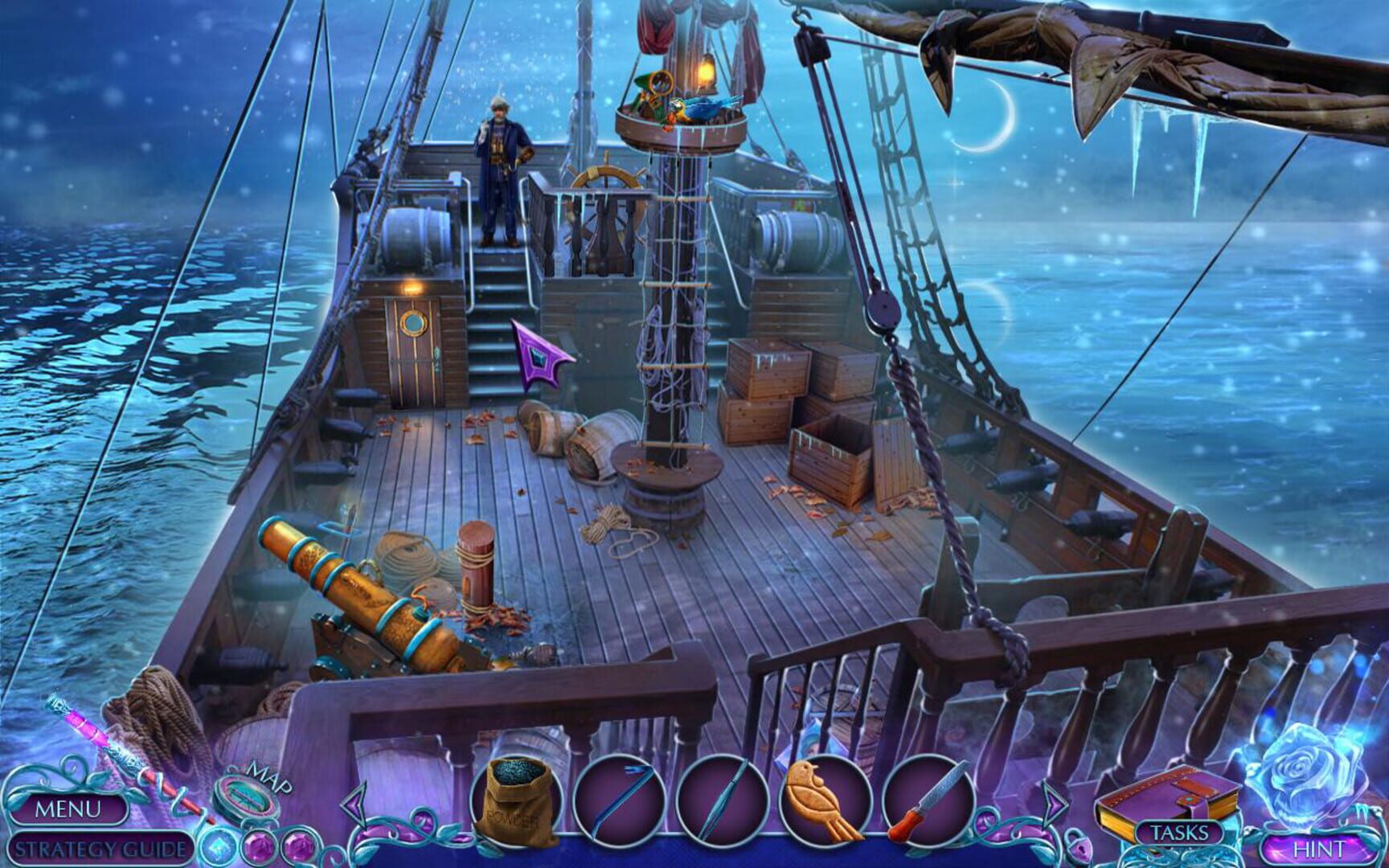Expand inventory with the right arrow
Screen dimensions: 1389x868
coord(1055,805)
